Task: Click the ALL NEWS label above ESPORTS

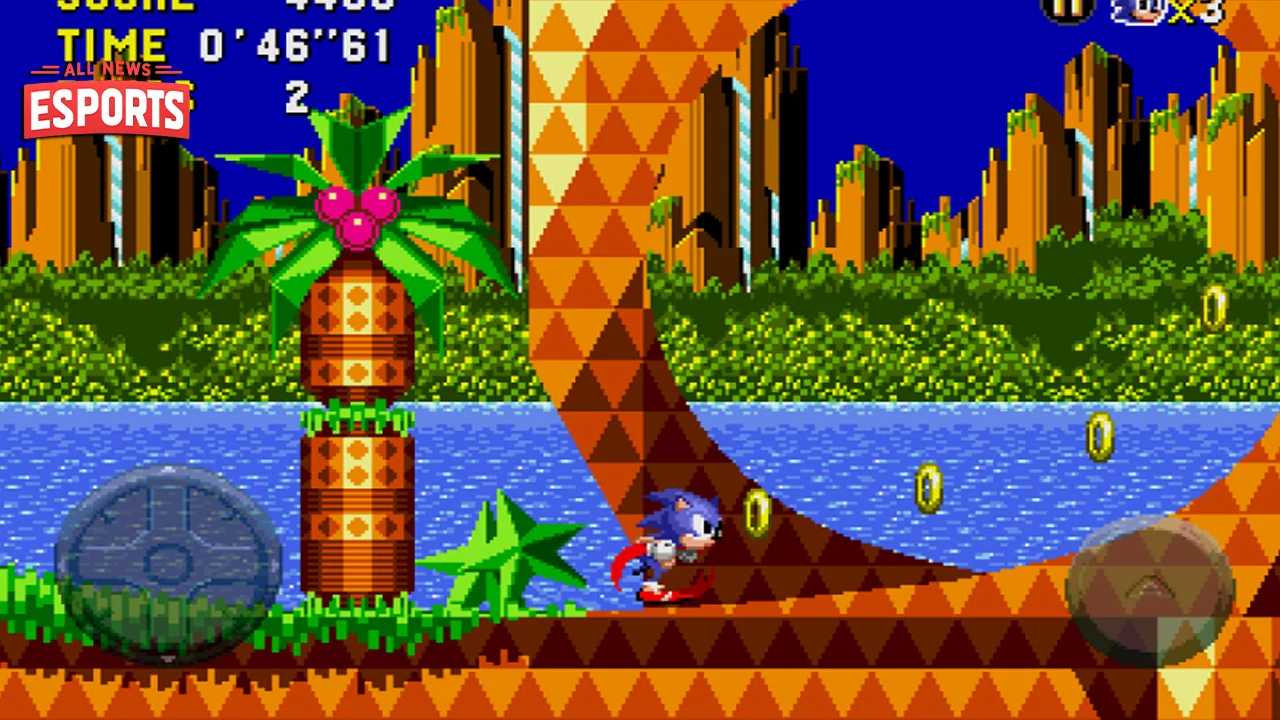Action: pos(106,70)
